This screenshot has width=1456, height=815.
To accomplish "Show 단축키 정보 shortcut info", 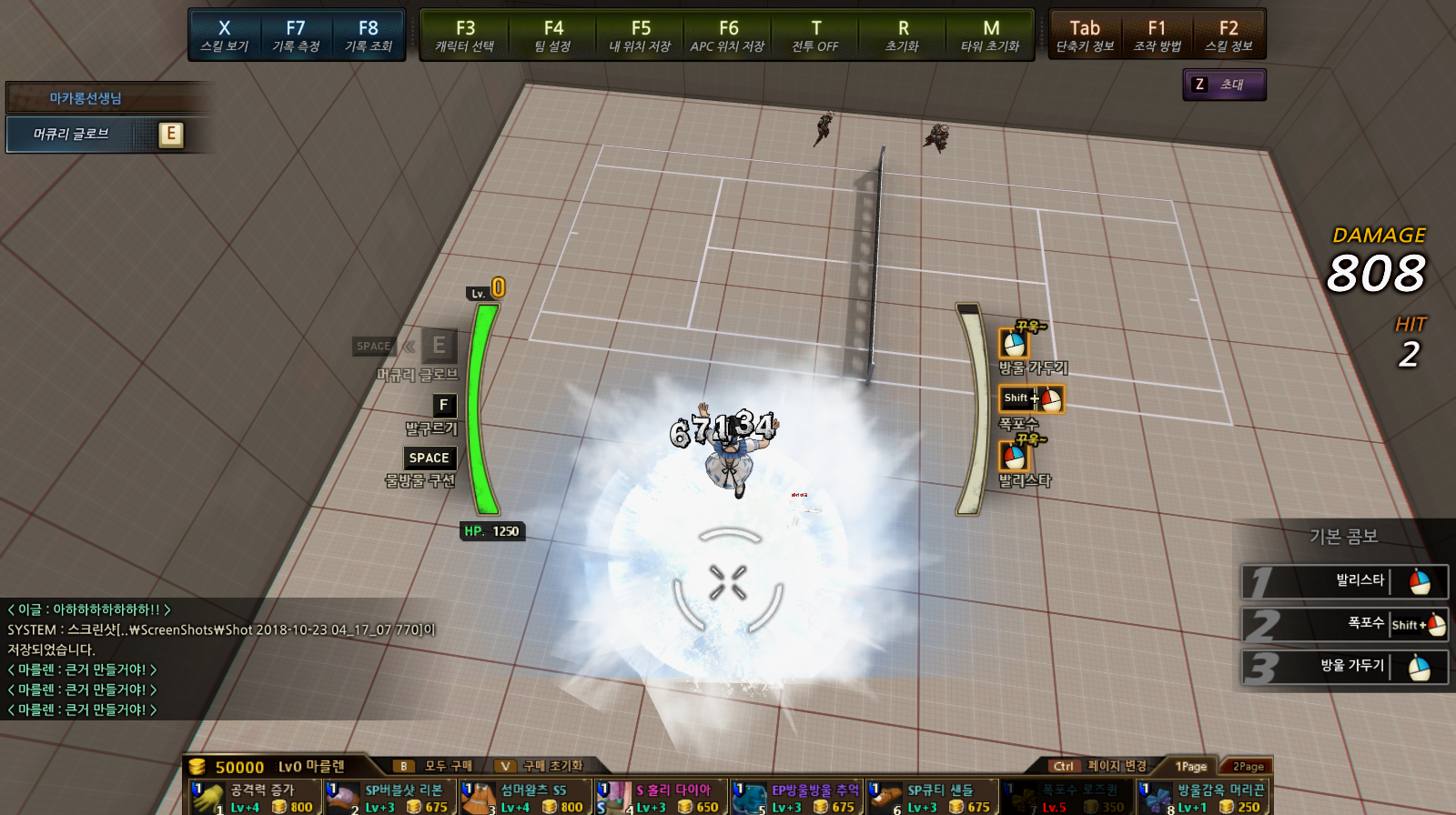I will (1085, 35).
